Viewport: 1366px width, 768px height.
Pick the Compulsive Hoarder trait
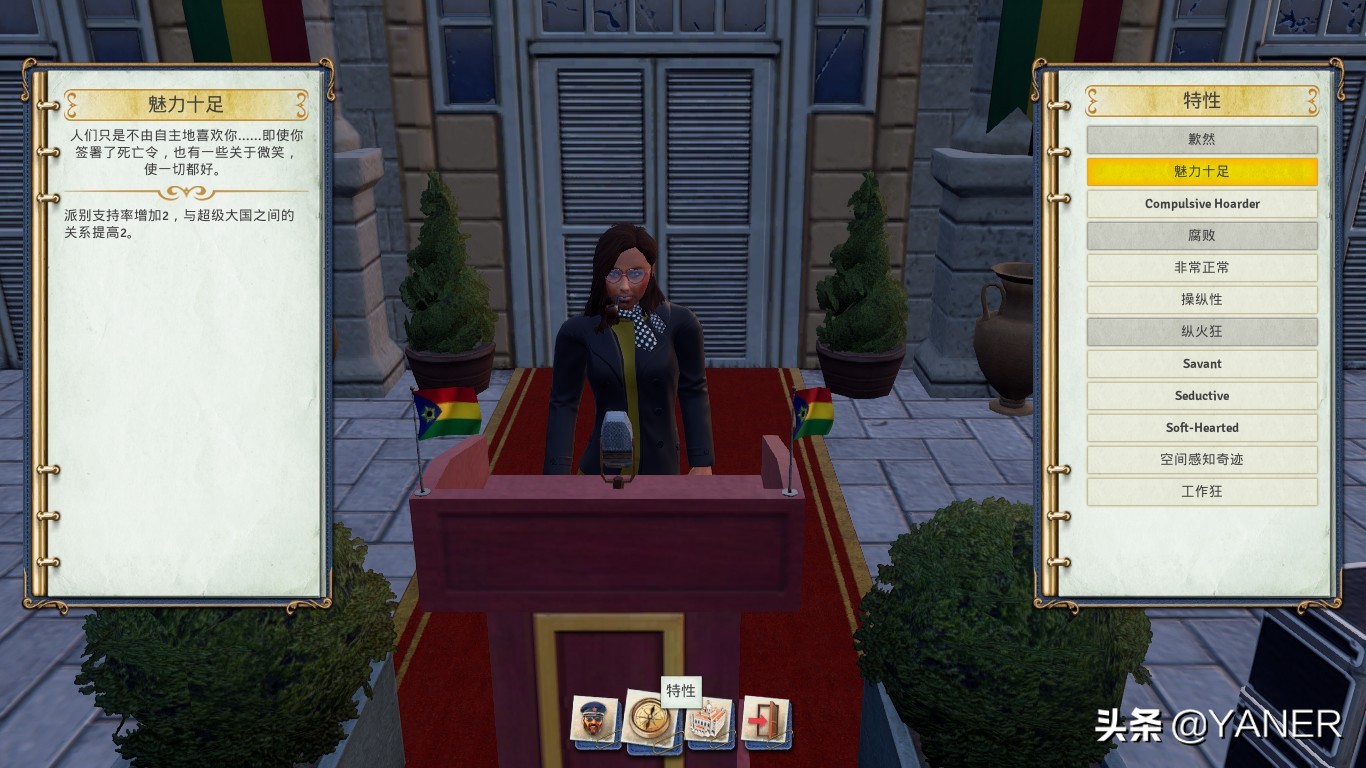(1201, 204)
